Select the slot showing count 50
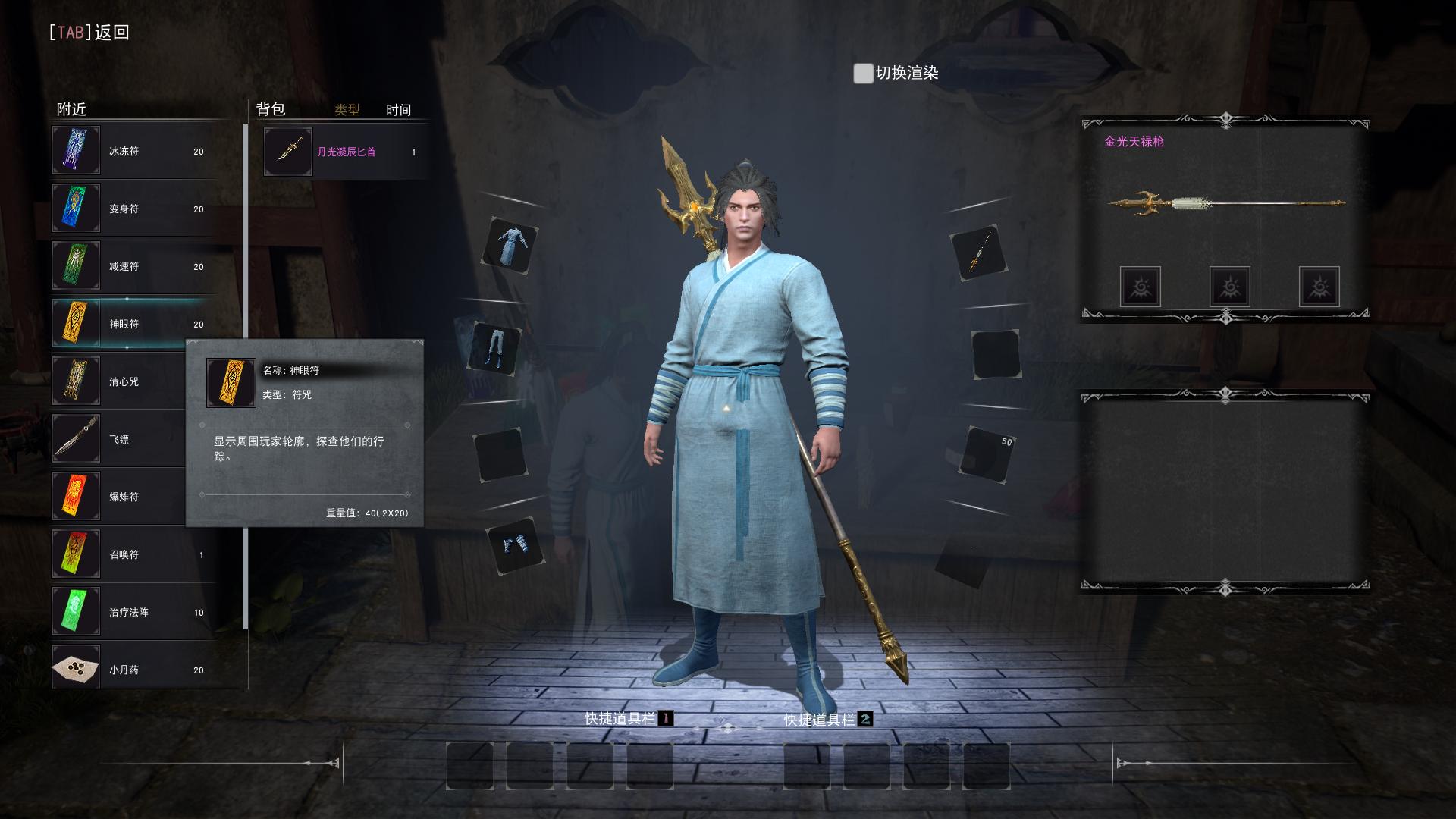Screen dimensions: 1456x819 tap(987, 453)
